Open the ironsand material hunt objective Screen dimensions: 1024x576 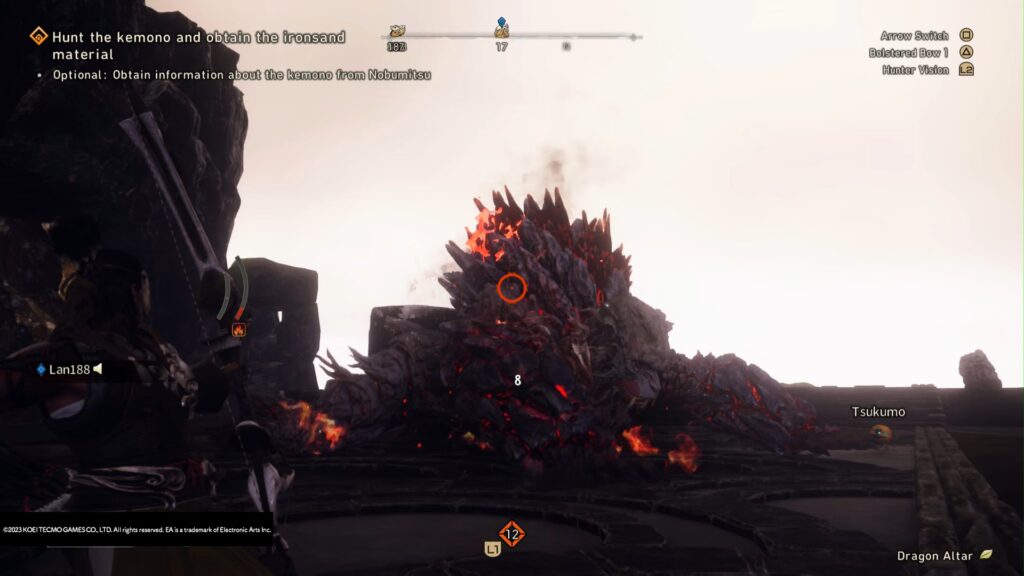(x=198, y=45)
